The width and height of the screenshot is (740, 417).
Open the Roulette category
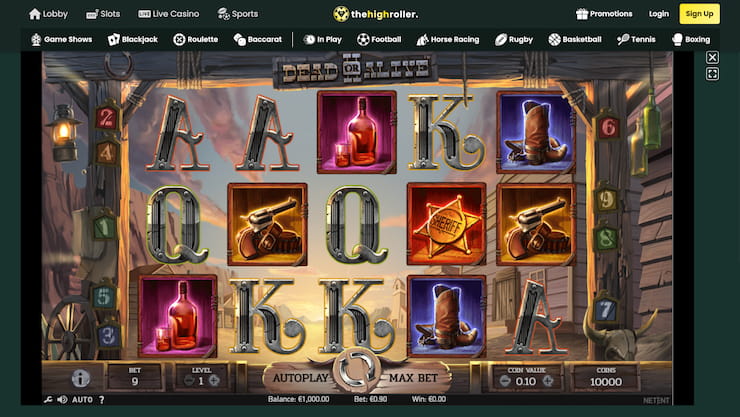[x=195, y=40]
